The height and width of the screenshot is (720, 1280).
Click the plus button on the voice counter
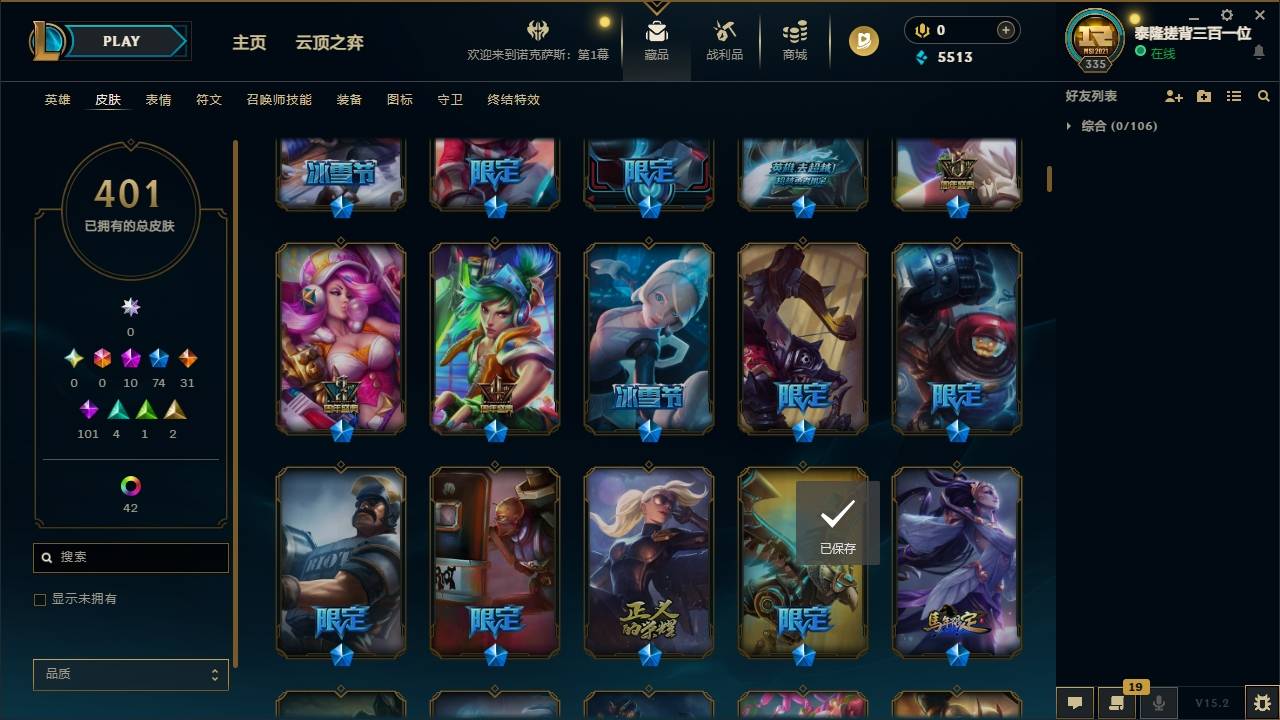(1007, 30)
